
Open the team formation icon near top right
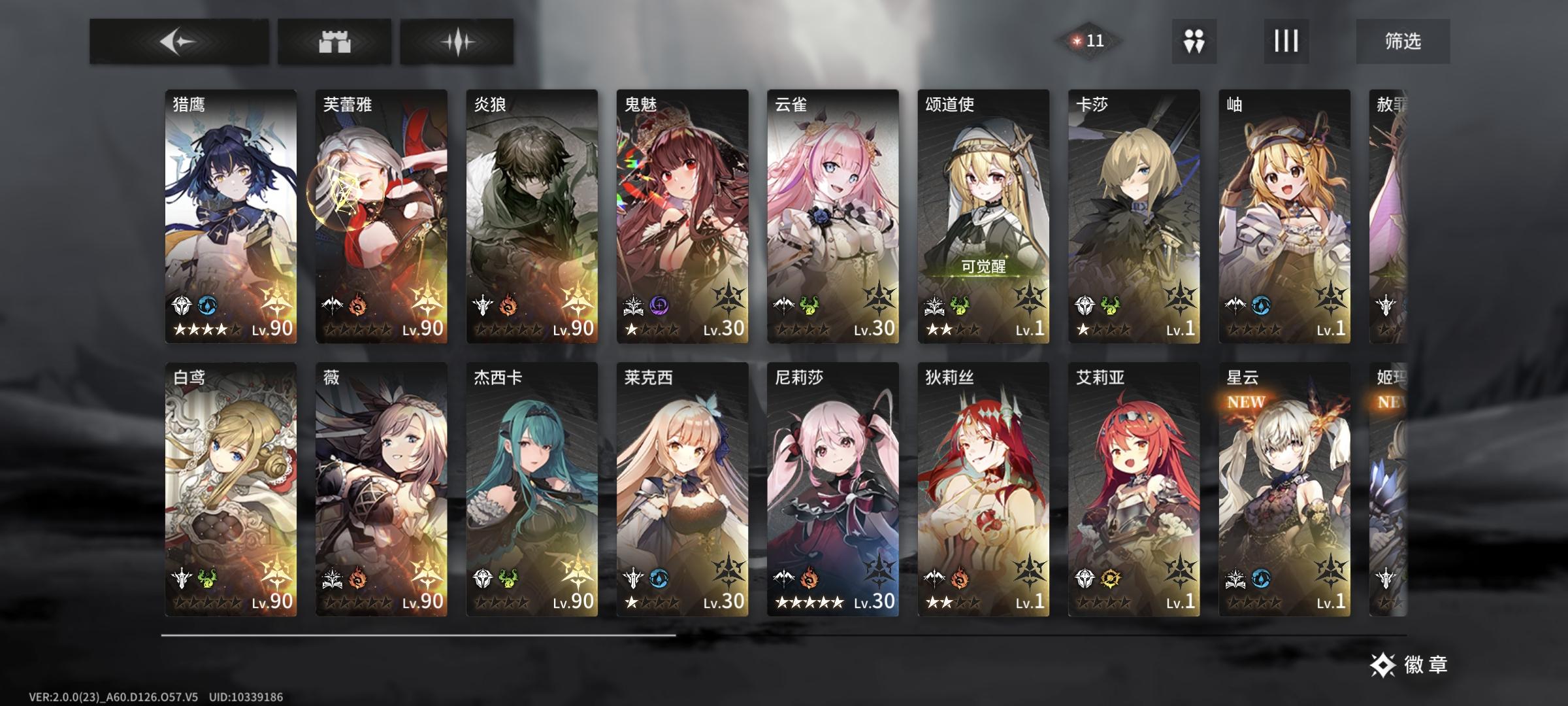[1195, 41]
